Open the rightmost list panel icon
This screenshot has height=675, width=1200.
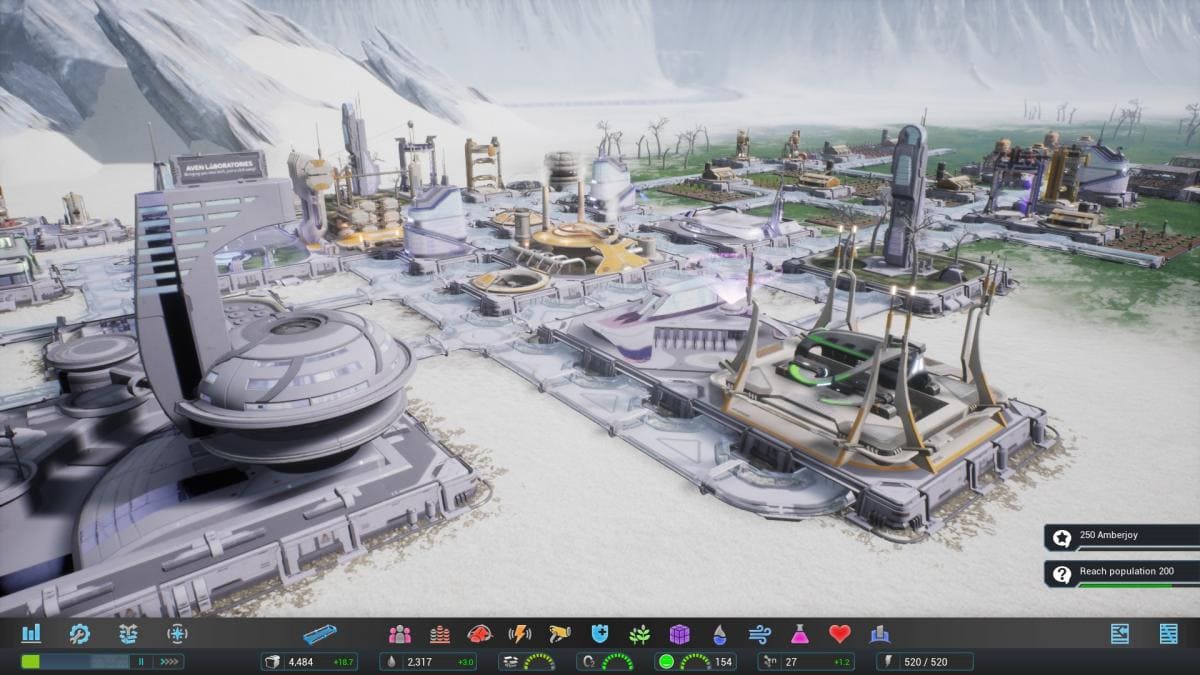[x=1168, y=633]
